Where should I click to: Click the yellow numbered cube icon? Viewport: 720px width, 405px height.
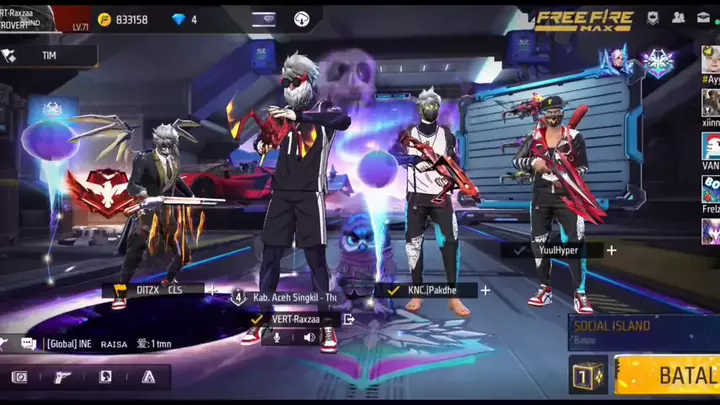click(x=587, y=376)
